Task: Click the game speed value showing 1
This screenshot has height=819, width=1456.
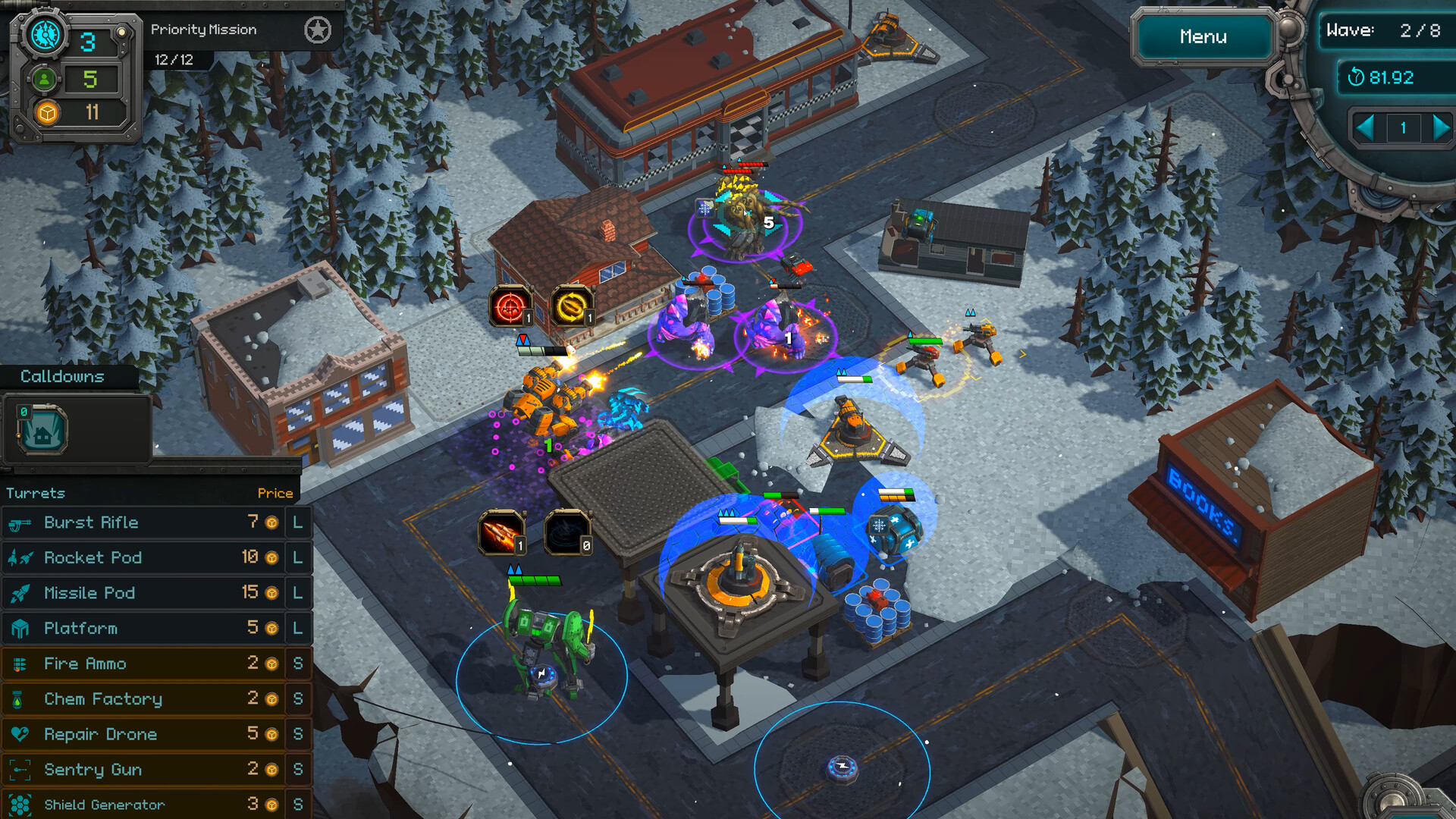Action: [1404, 127]
